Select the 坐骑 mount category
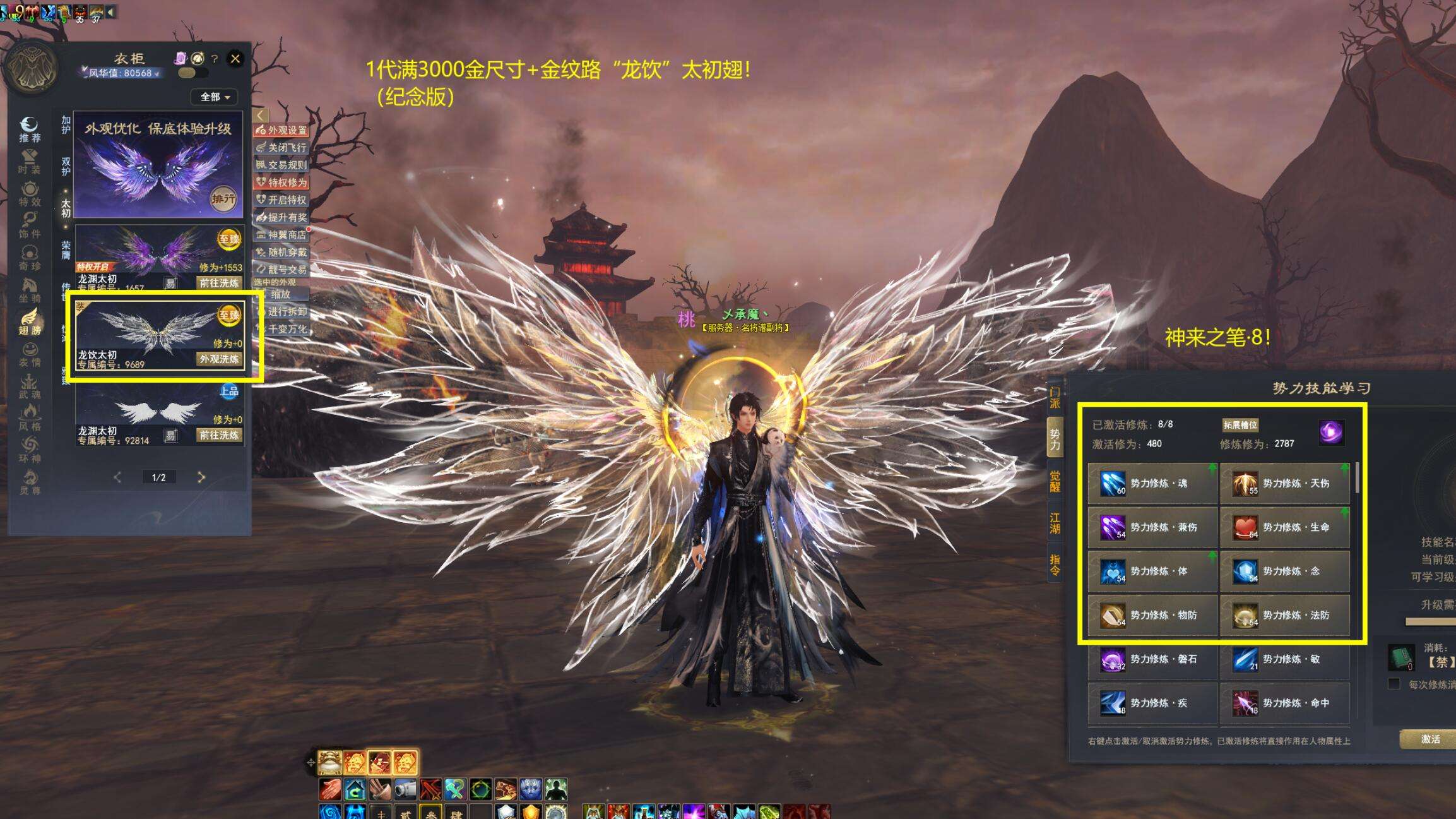The width and height of the screenshot is (1456, 819). click(x=30, y=290)
